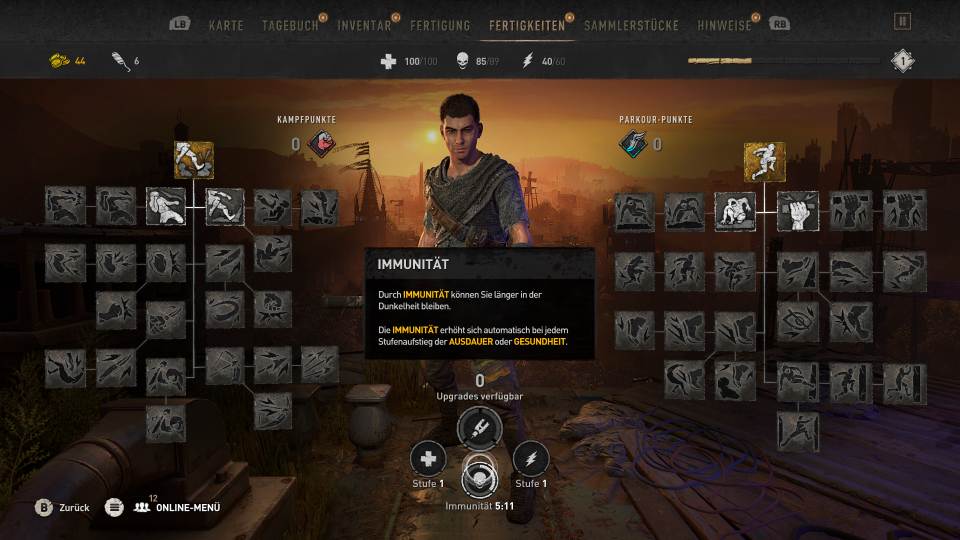The height and width of the screenshot is (540, 960).
Task: Show the Hinweise tab
Action: coord(726,25)
